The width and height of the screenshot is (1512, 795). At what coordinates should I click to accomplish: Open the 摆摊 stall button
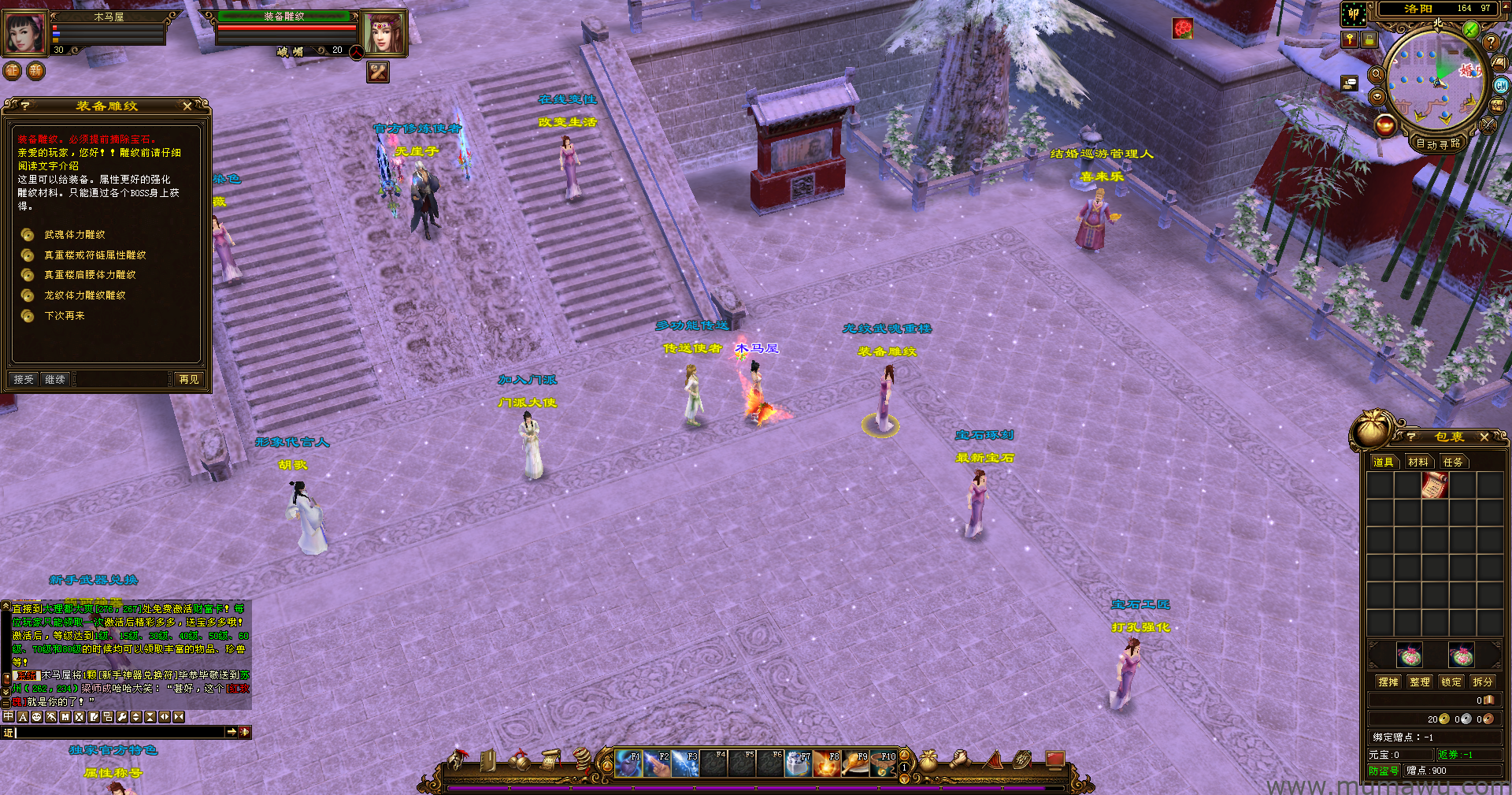pyautogui.click(x=1388, y=682)
